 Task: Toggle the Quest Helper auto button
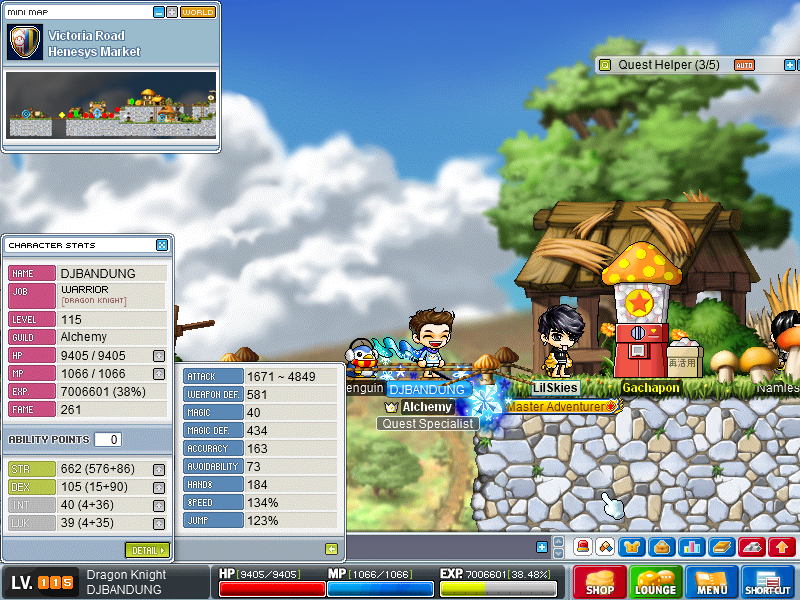(x=744, y=65)
